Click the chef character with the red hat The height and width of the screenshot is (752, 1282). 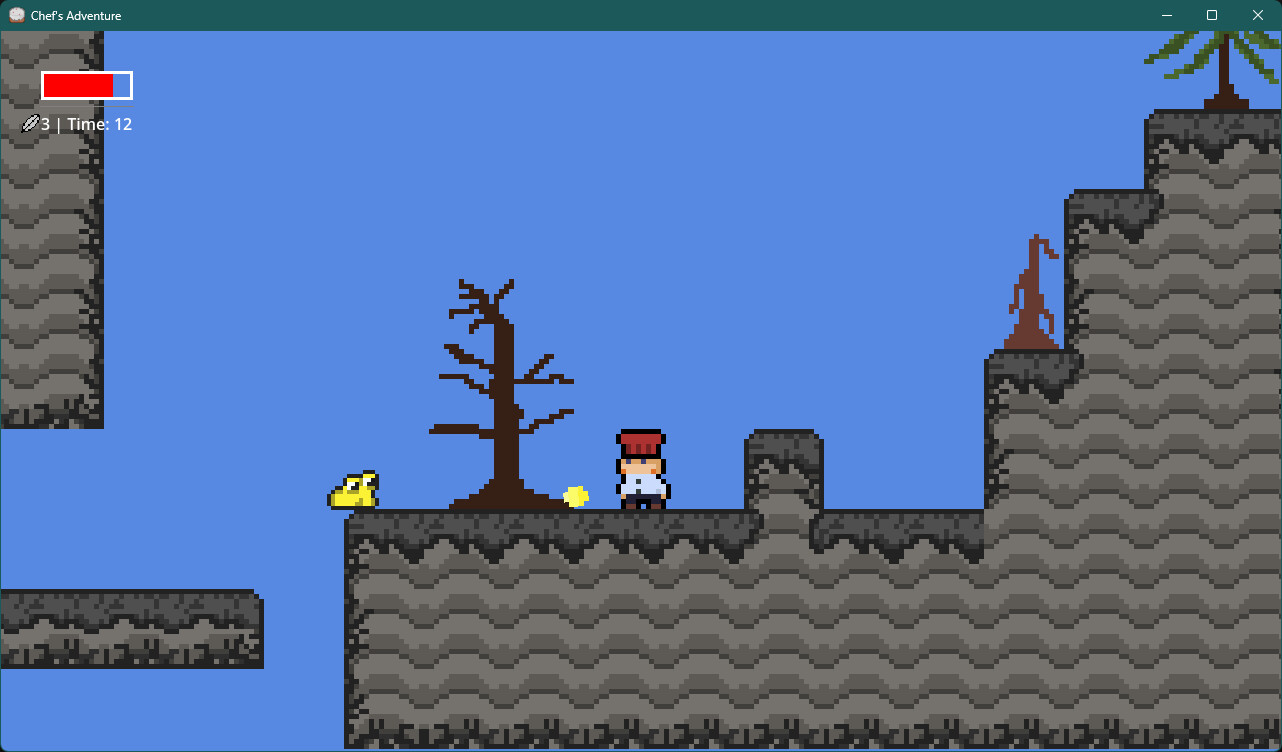pyautogui.click(x=641, y=468)
